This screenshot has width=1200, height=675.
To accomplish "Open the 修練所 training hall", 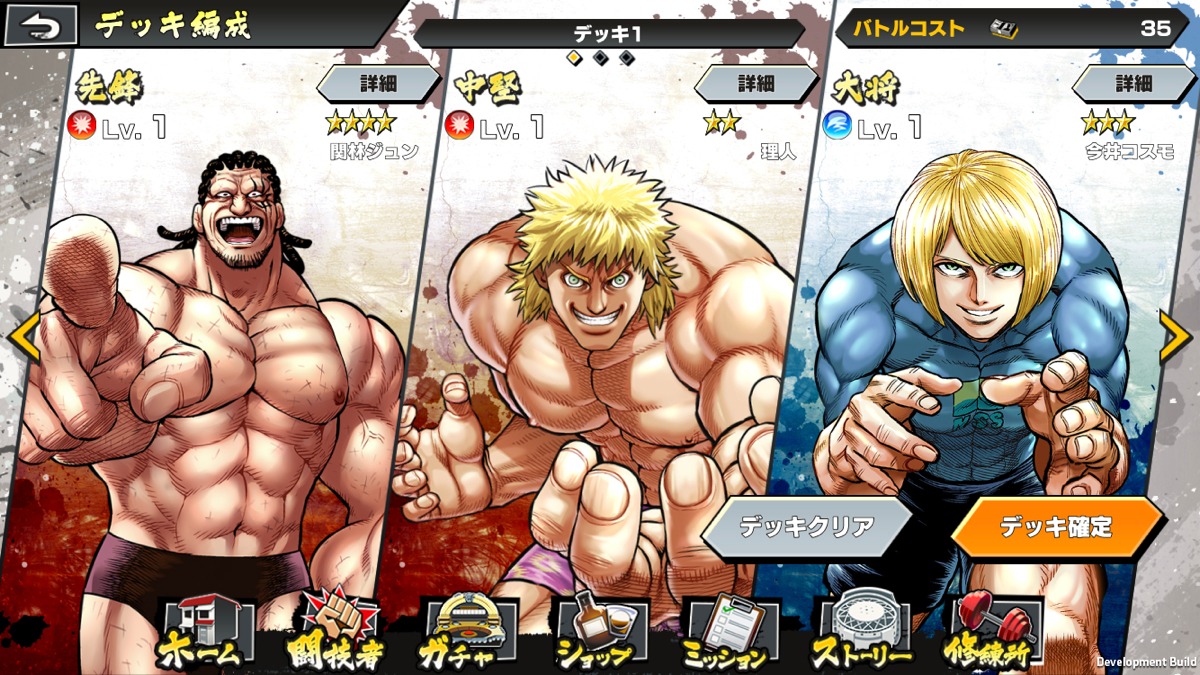I will coord(990,633).
